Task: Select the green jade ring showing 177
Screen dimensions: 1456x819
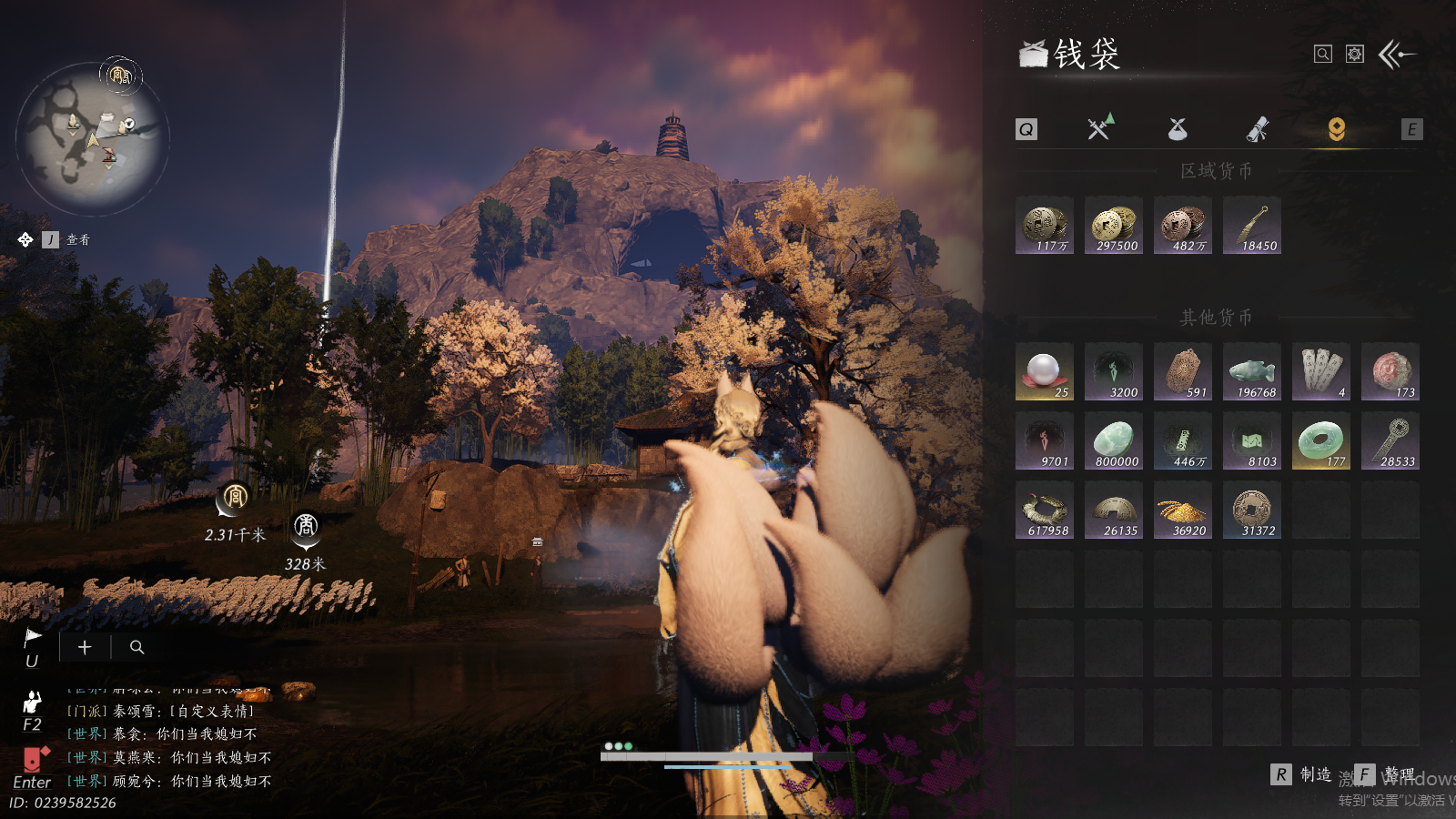Action: (1321, 440)
